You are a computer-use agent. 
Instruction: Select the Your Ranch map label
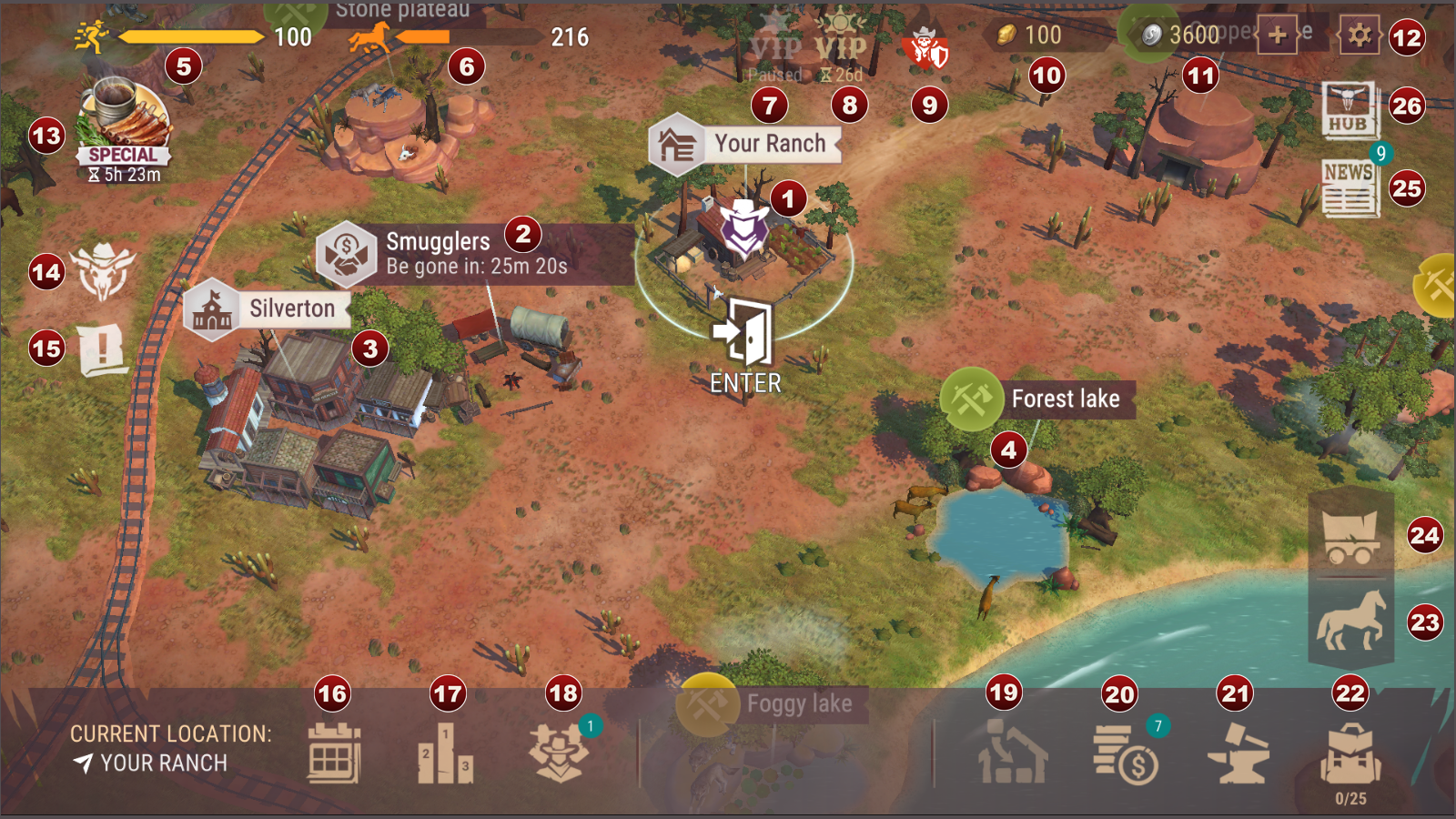pos(677,144)
